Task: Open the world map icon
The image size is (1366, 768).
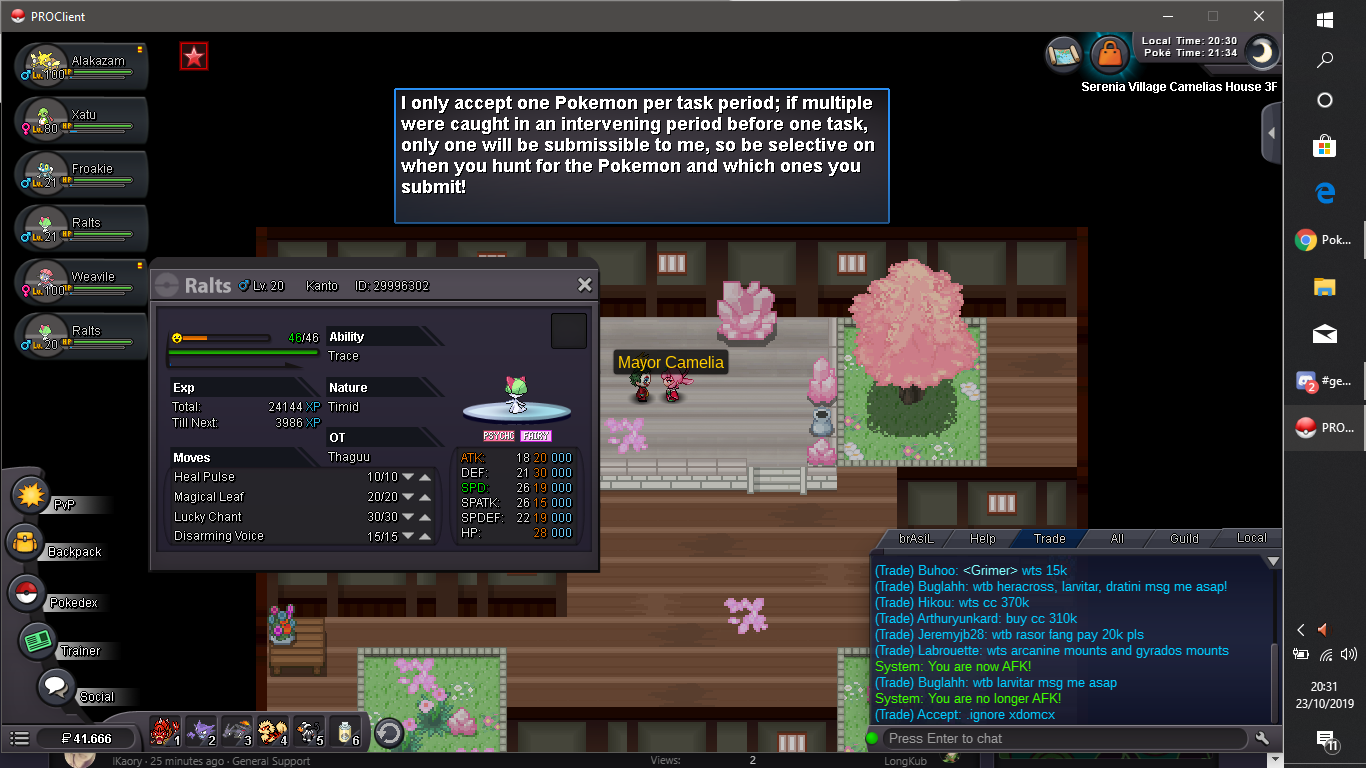Action: pos(1064,54)
